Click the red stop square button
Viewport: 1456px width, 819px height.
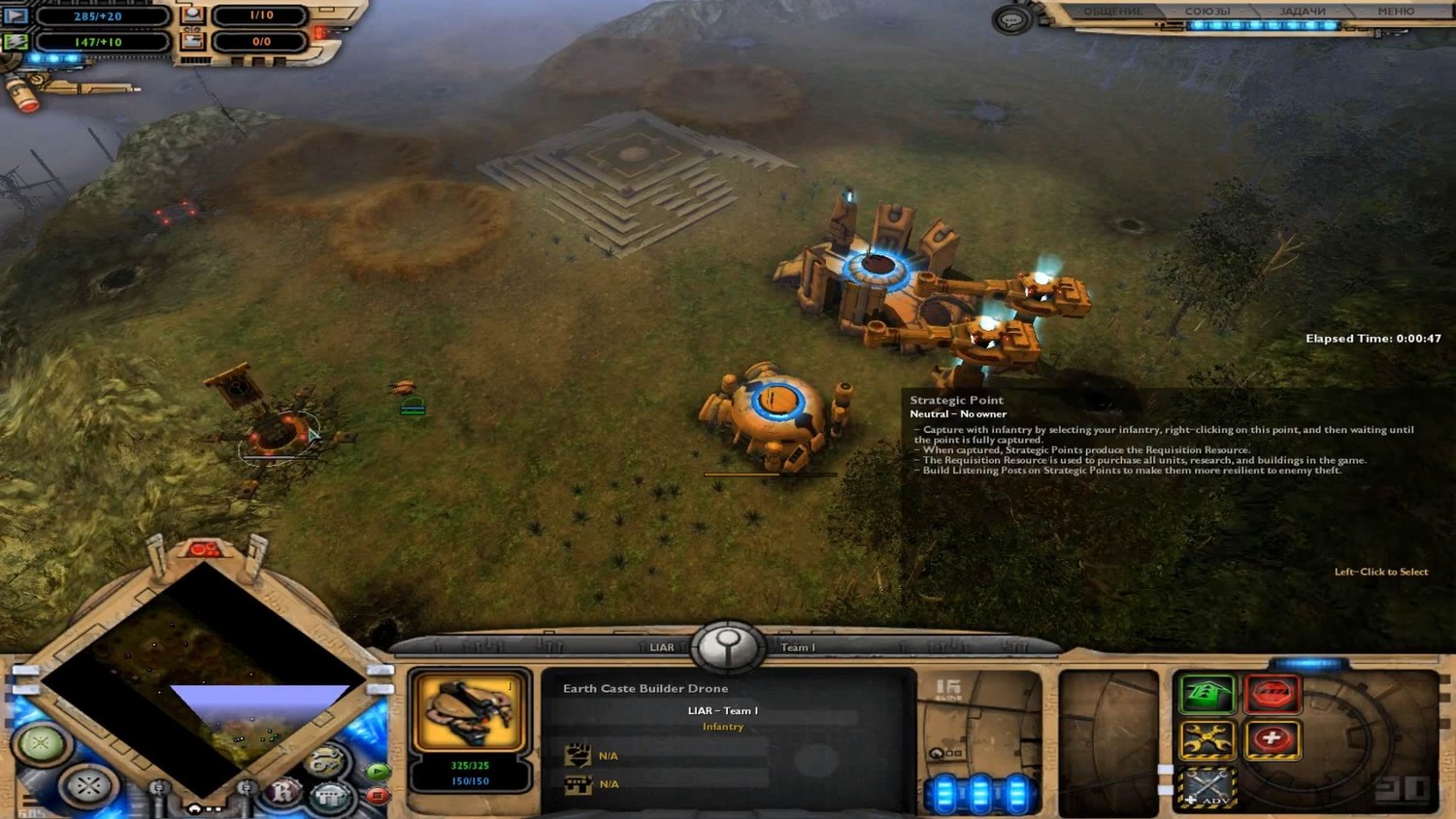click(x=377, y=796)
